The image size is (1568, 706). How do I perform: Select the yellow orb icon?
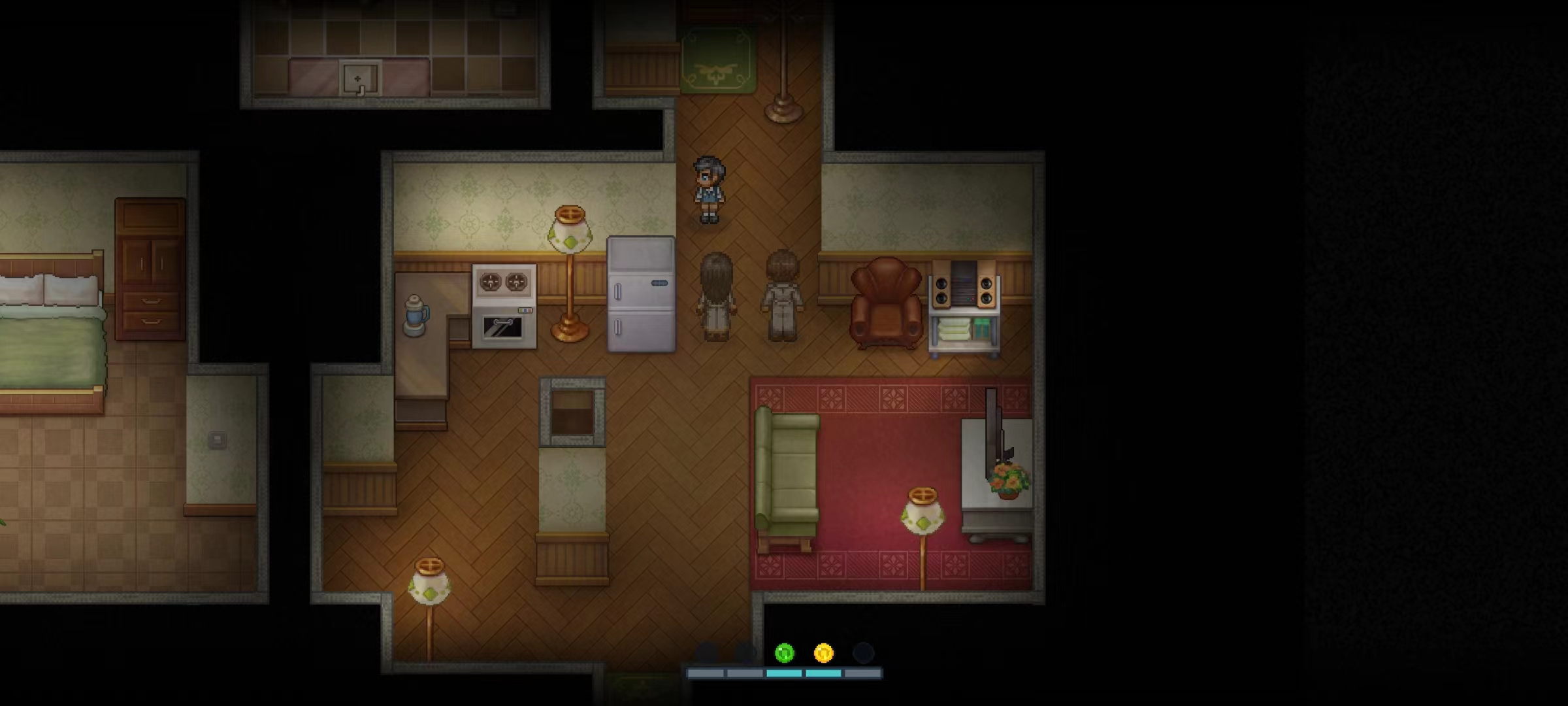(823, 652)
